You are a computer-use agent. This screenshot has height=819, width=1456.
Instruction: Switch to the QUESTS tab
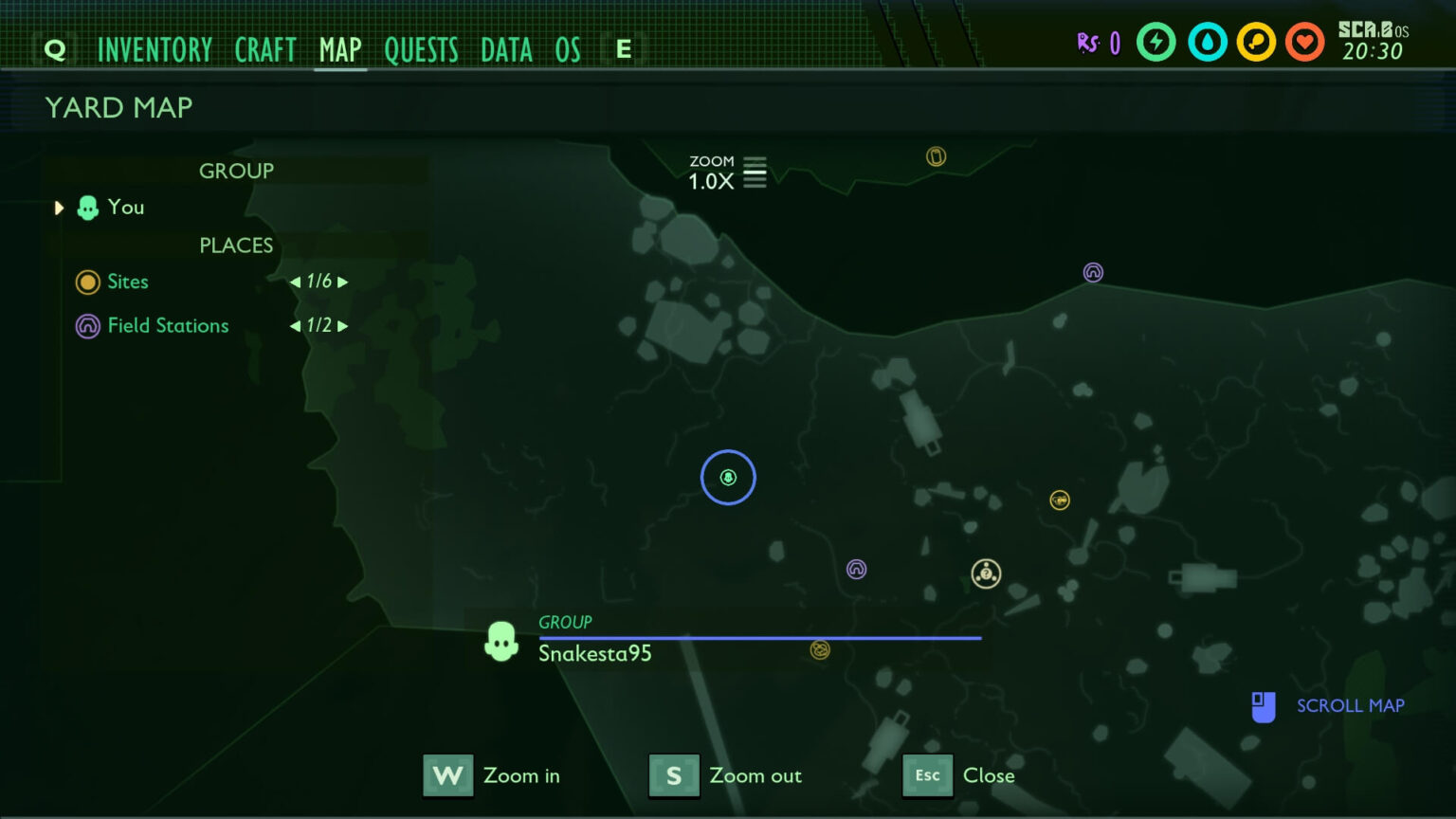[x=422, y=49]
